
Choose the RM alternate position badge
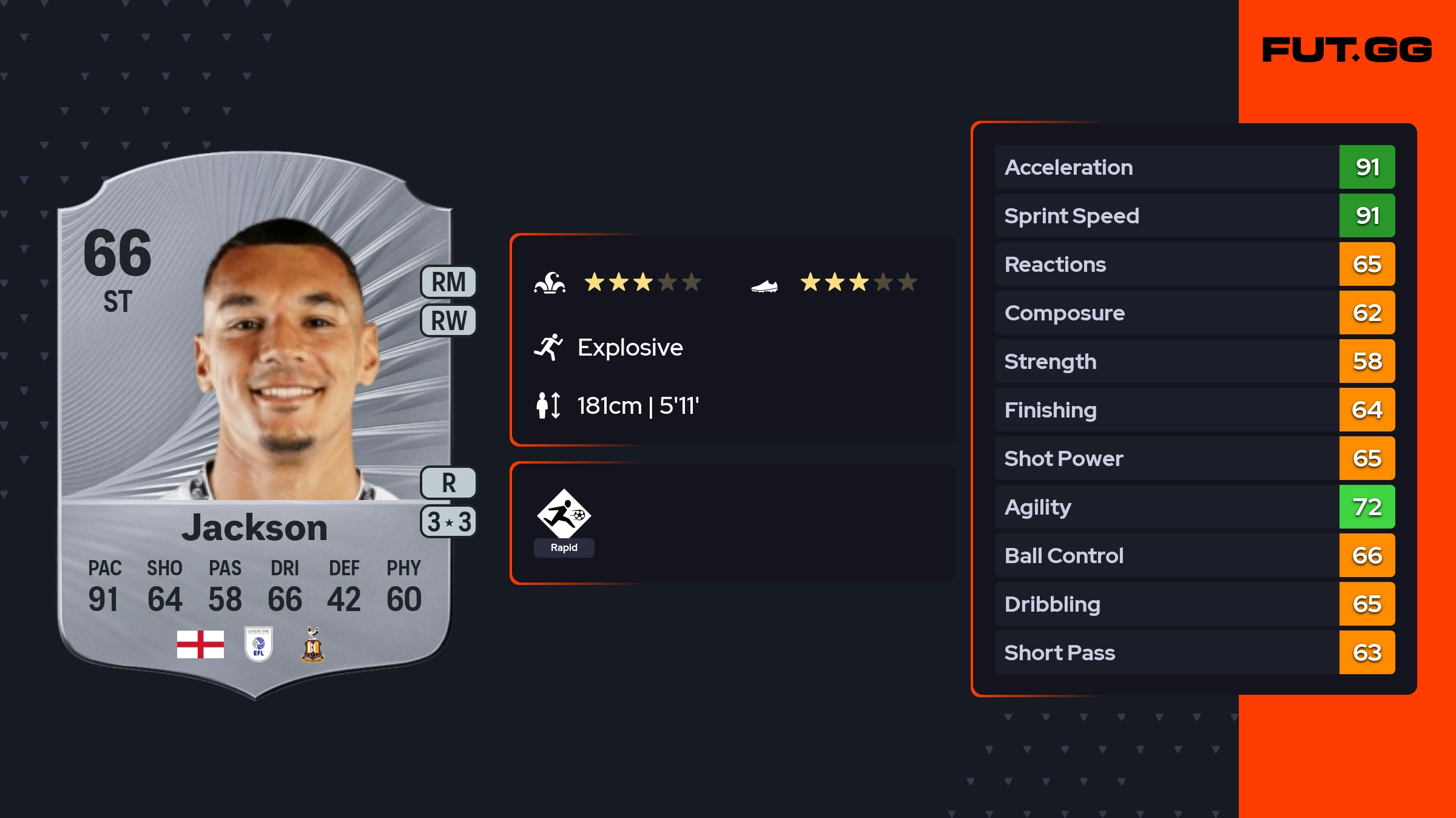click(448, 282)
